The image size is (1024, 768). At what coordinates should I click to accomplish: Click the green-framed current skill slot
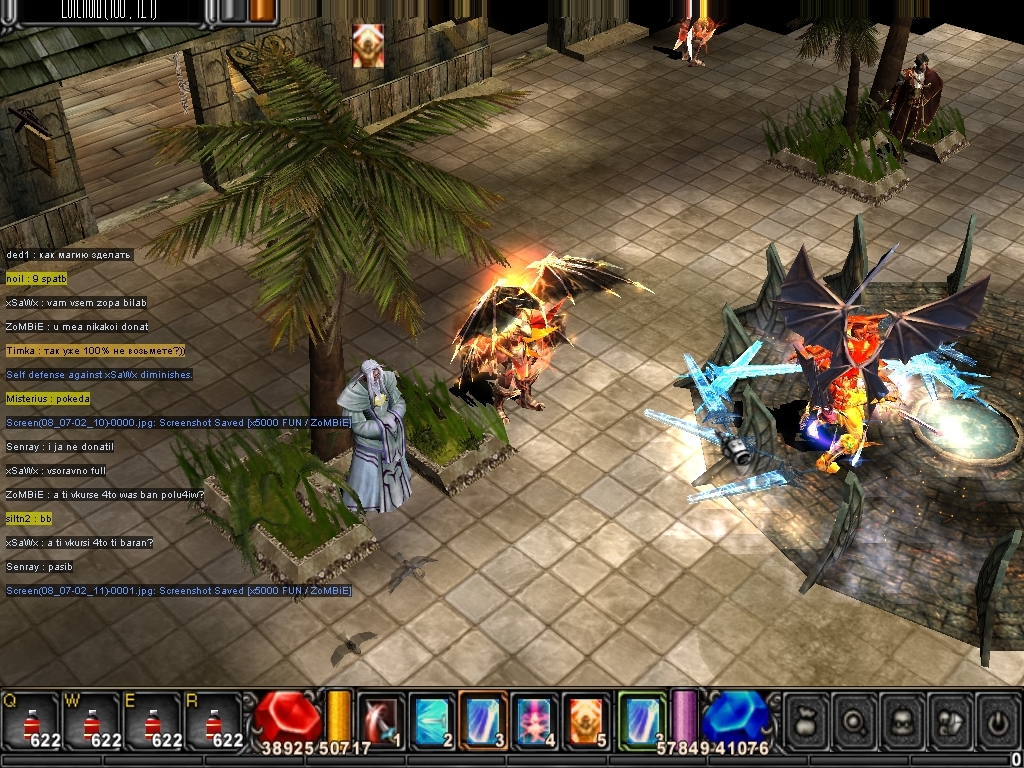[641, 720]
